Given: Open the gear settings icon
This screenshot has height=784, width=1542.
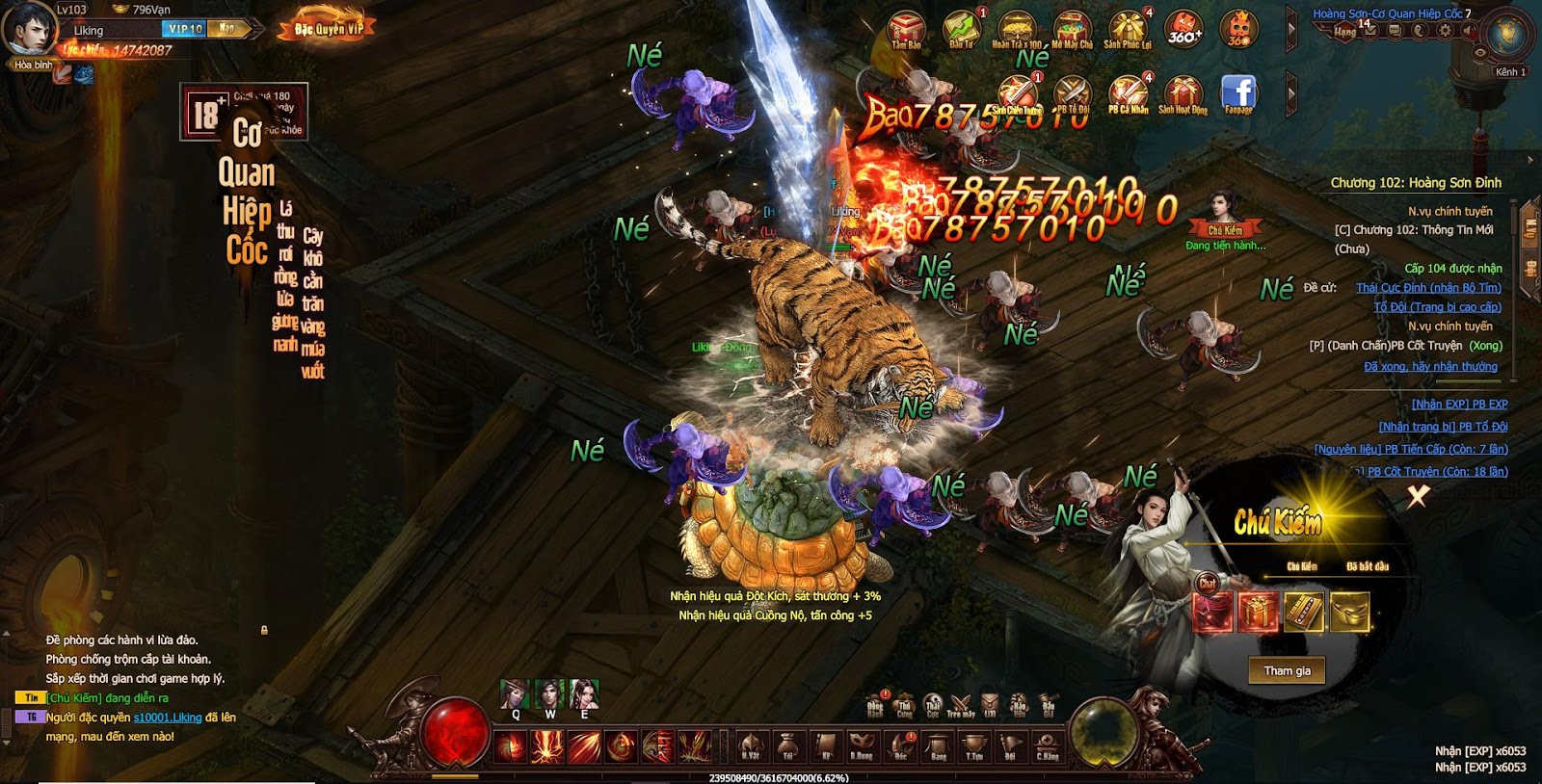Looking at the screenshot, I should pos(1445,31).
